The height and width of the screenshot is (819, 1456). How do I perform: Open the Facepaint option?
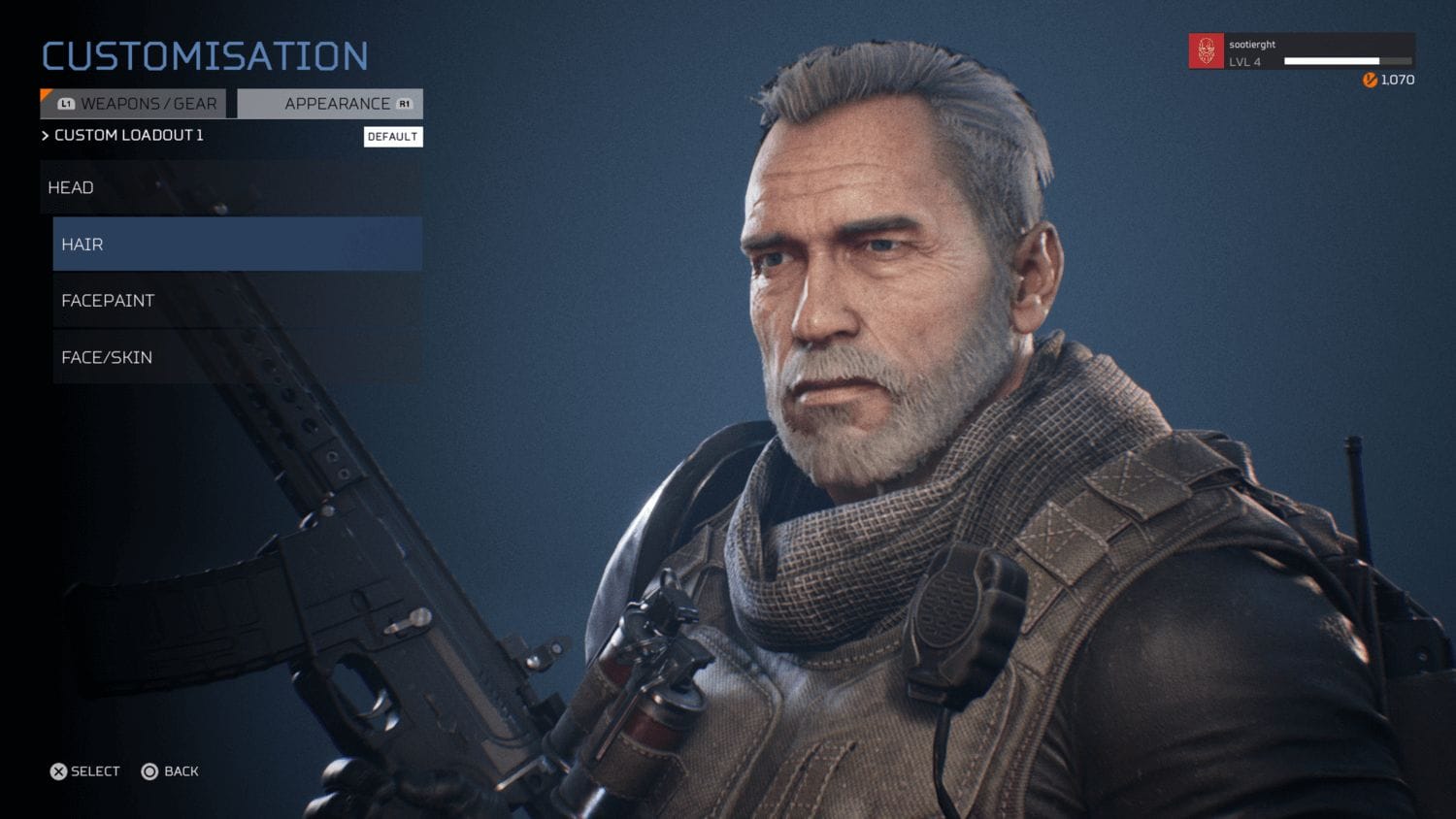(237, 301)
